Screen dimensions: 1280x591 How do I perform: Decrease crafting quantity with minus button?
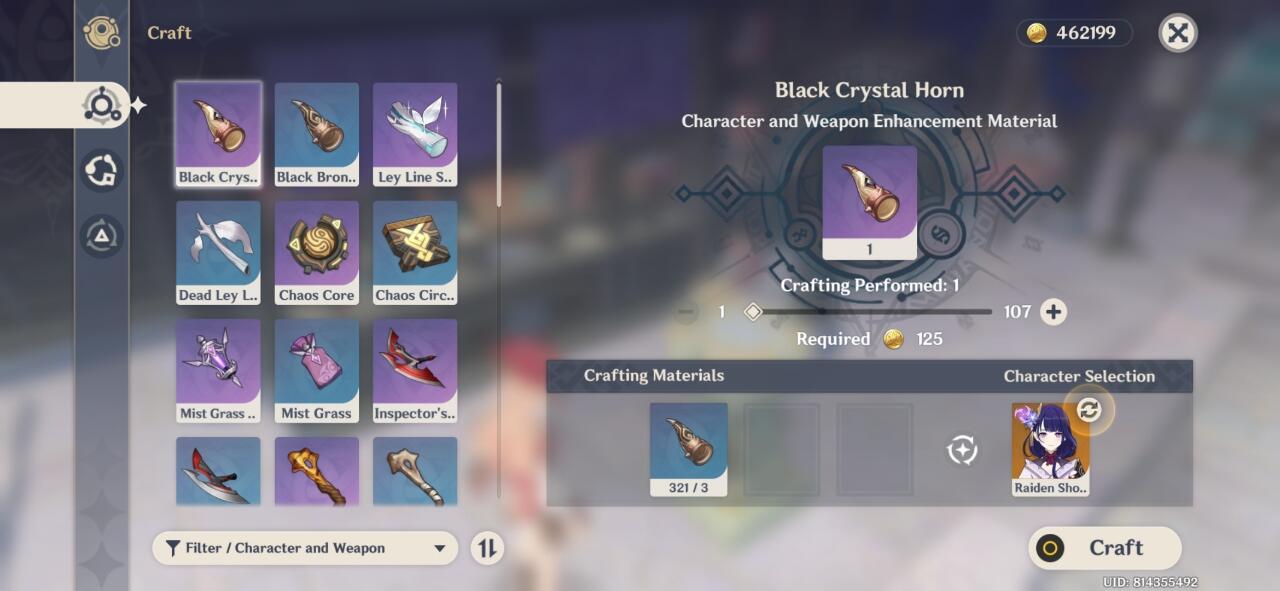(686, 312)
